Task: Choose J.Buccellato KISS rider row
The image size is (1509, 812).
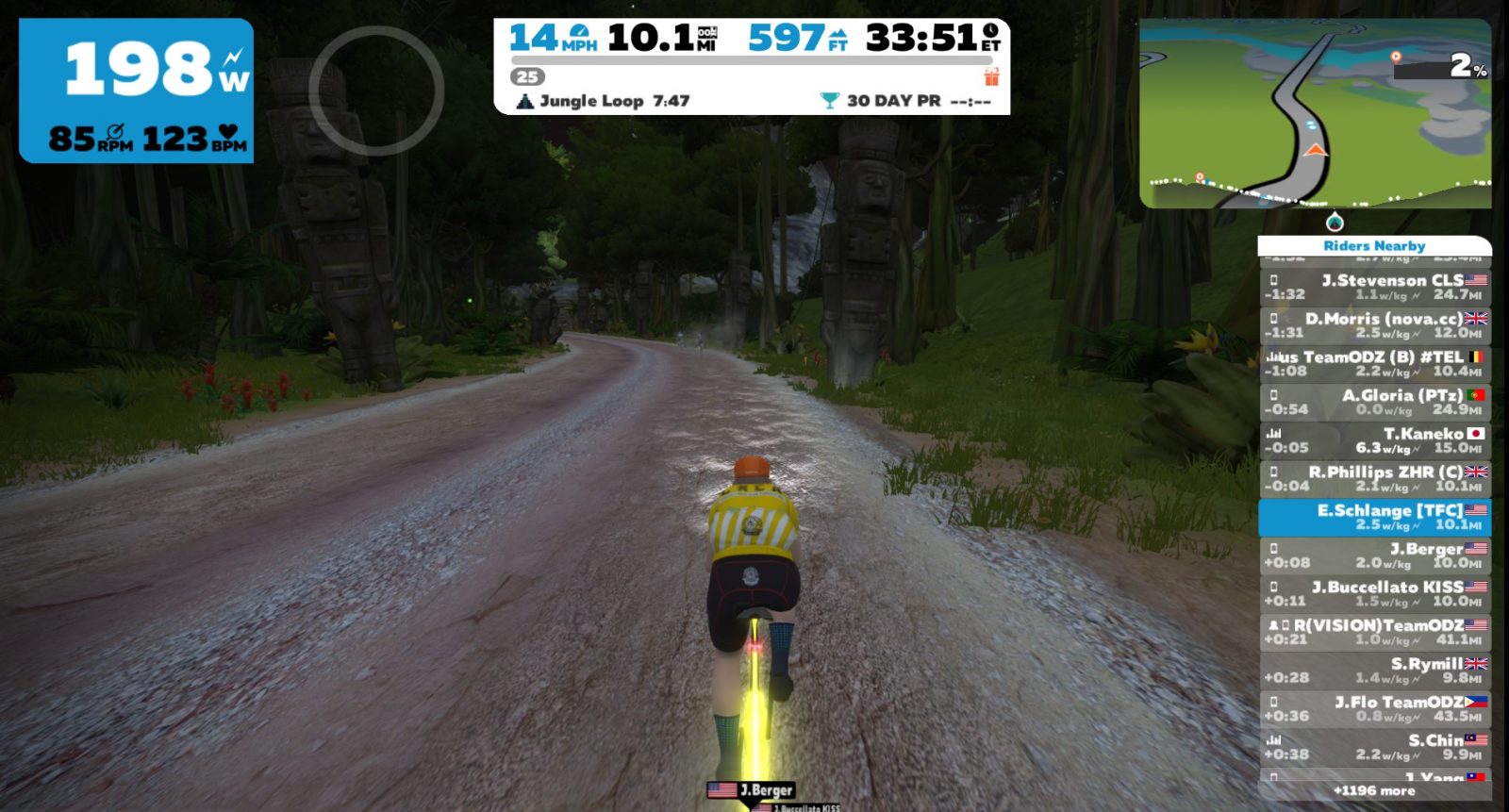Action: coord(1374,593)
